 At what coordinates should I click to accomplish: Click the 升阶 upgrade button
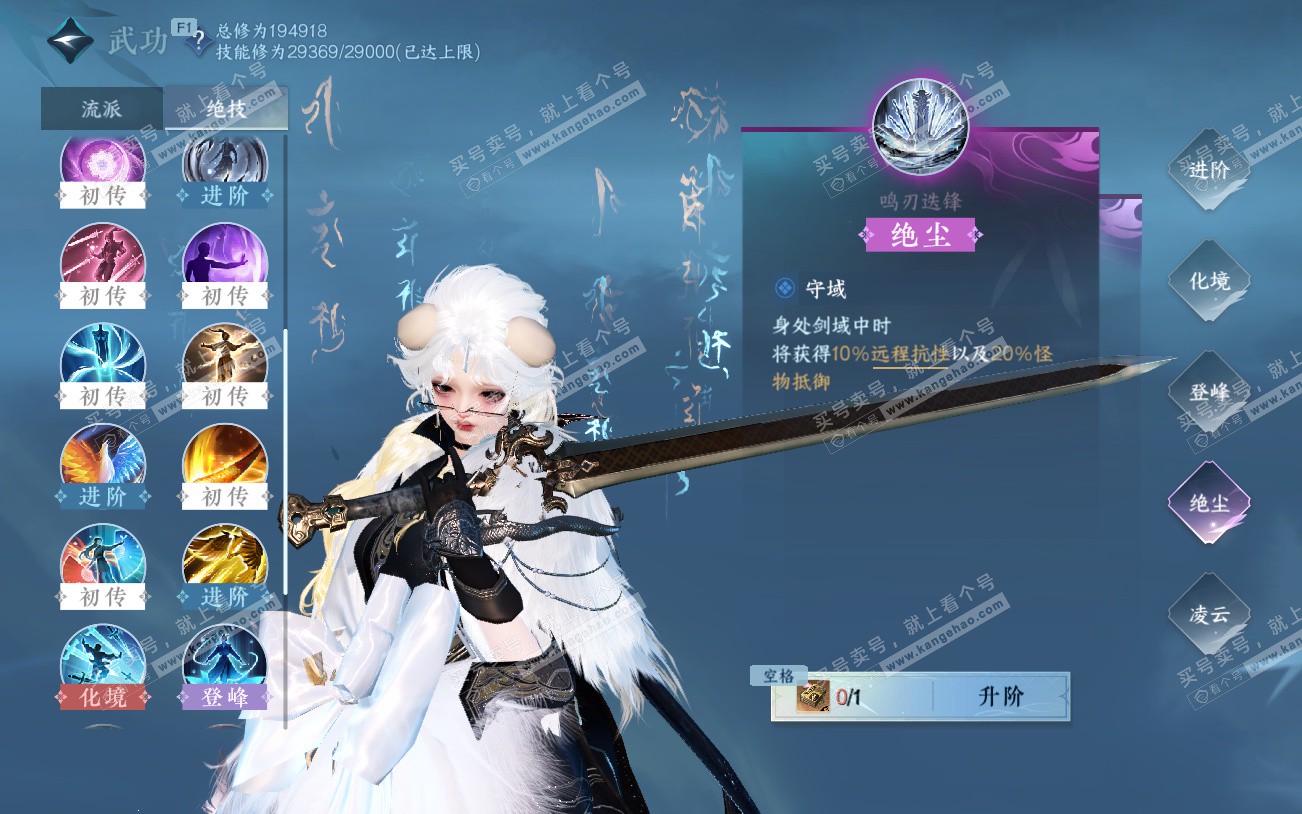[x=1000, y=697]
